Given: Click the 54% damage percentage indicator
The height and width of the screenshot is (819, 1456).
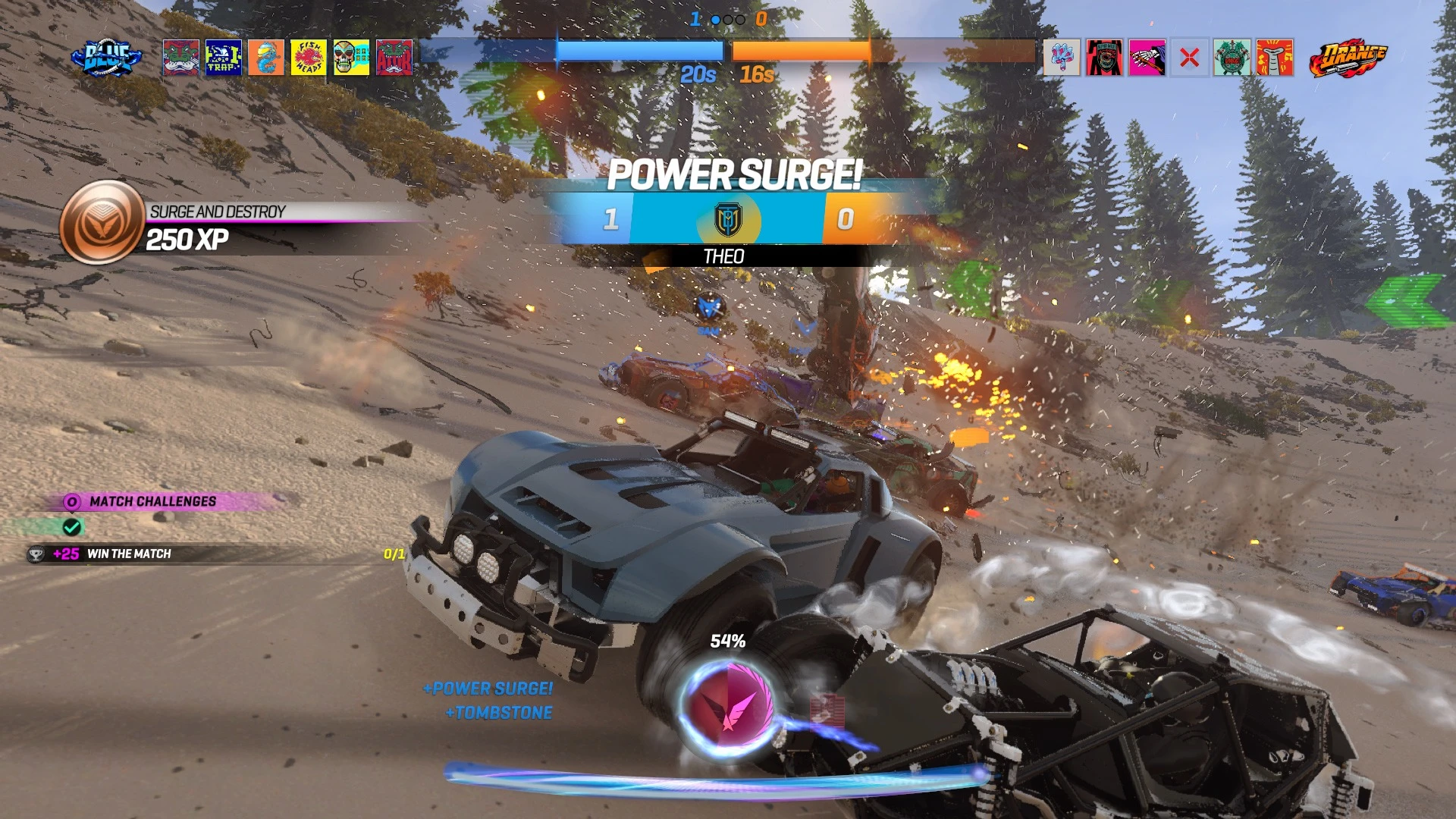Looking at the screenshot, I should (x=729, y=641).
